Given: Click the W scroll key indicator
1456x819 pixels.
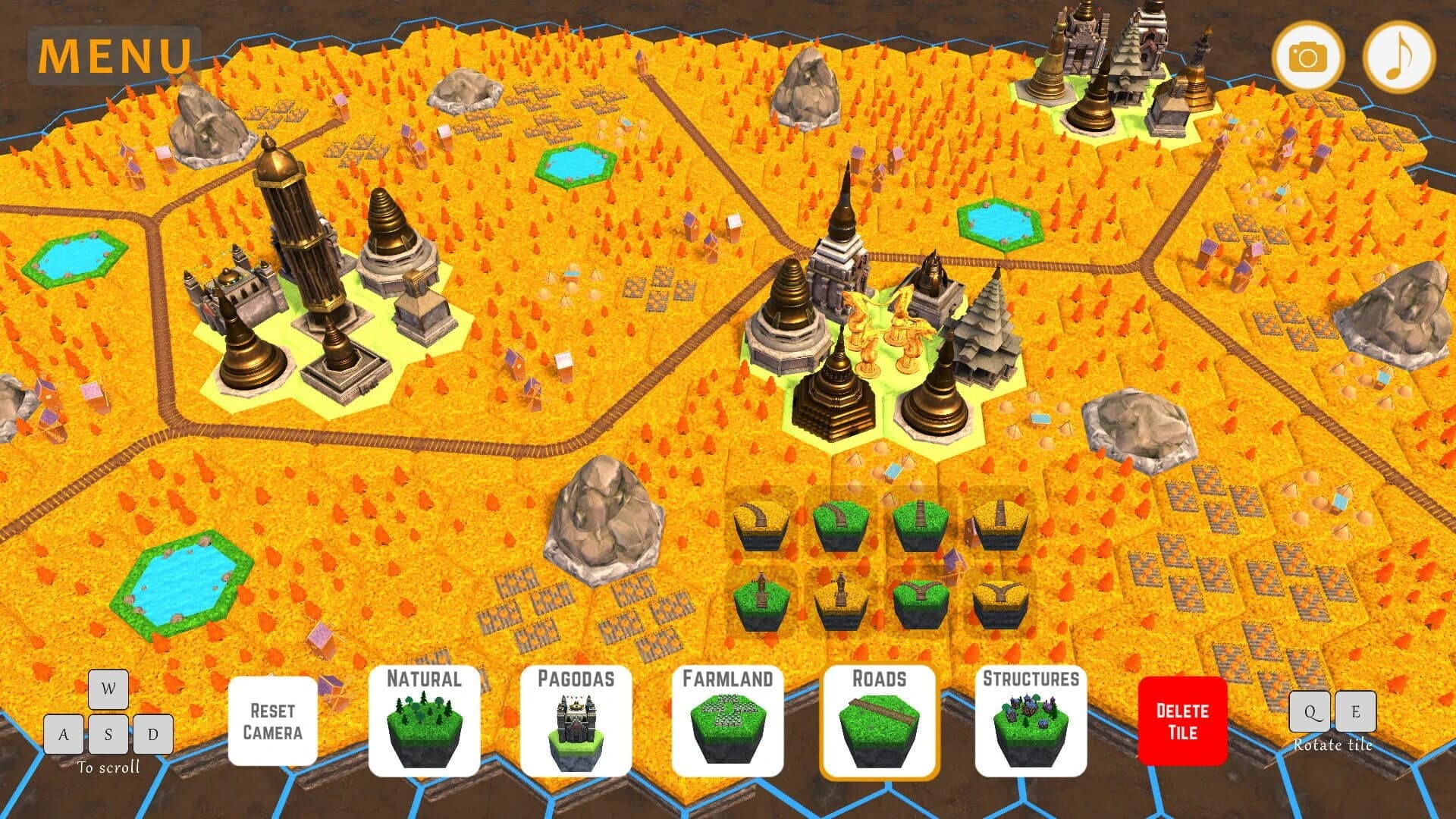Looking at the screenshot, I should [x=107, y=690].
